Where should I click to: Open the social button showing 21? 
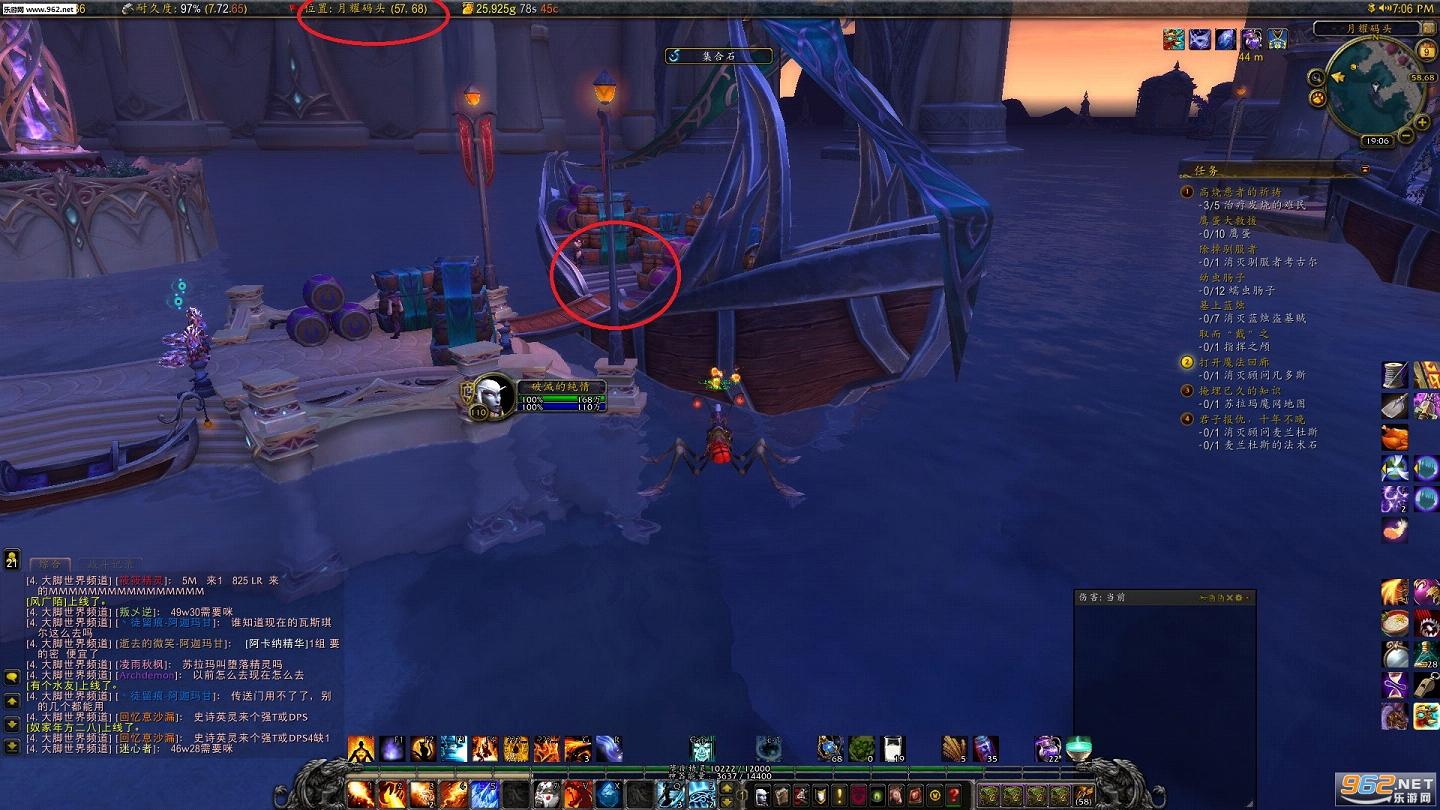point(12,559)
